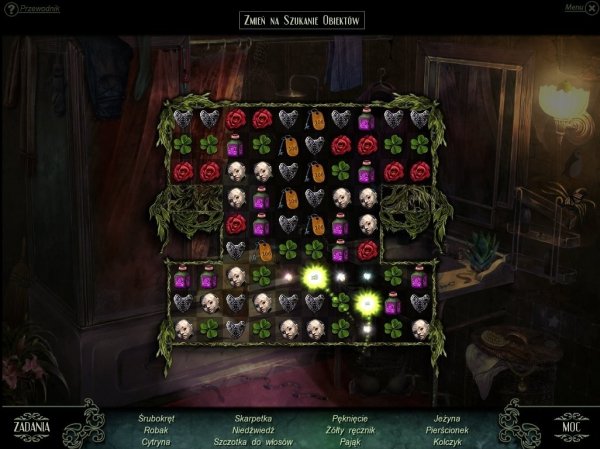Open the Zadania tasks panel
Viewport: 600px width, 449px height.
coord(32,421)
